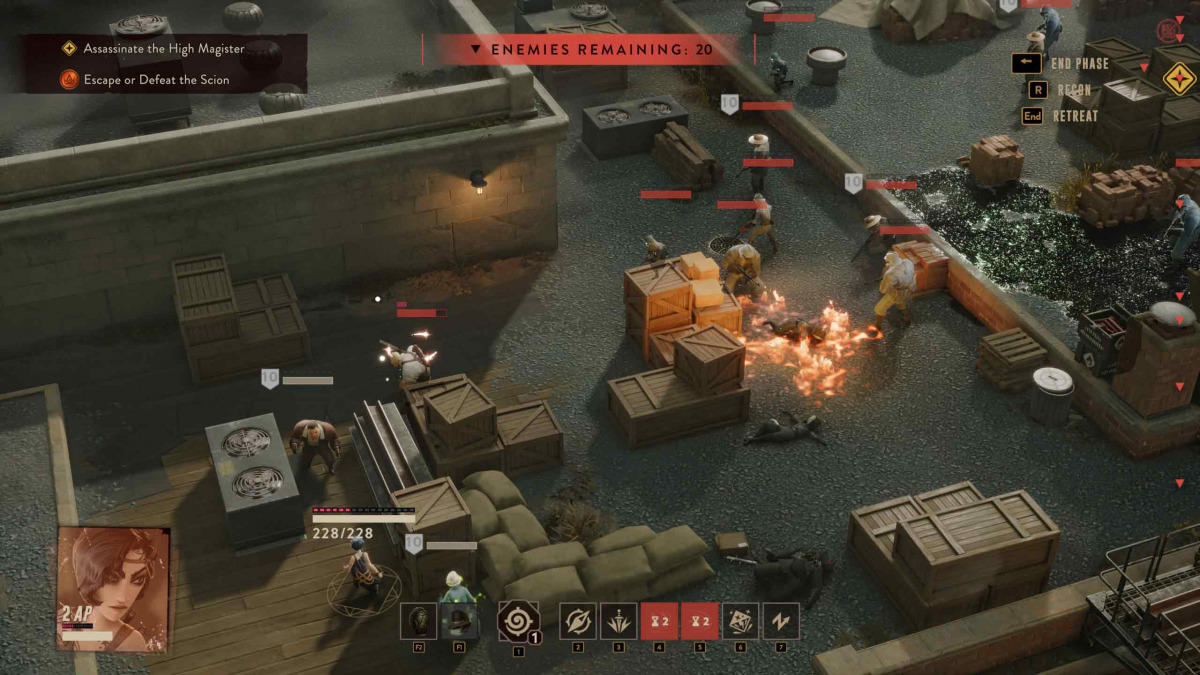Click the yellow diamond objective marker
1200x675 pixels.
[x=1180, y=78]
